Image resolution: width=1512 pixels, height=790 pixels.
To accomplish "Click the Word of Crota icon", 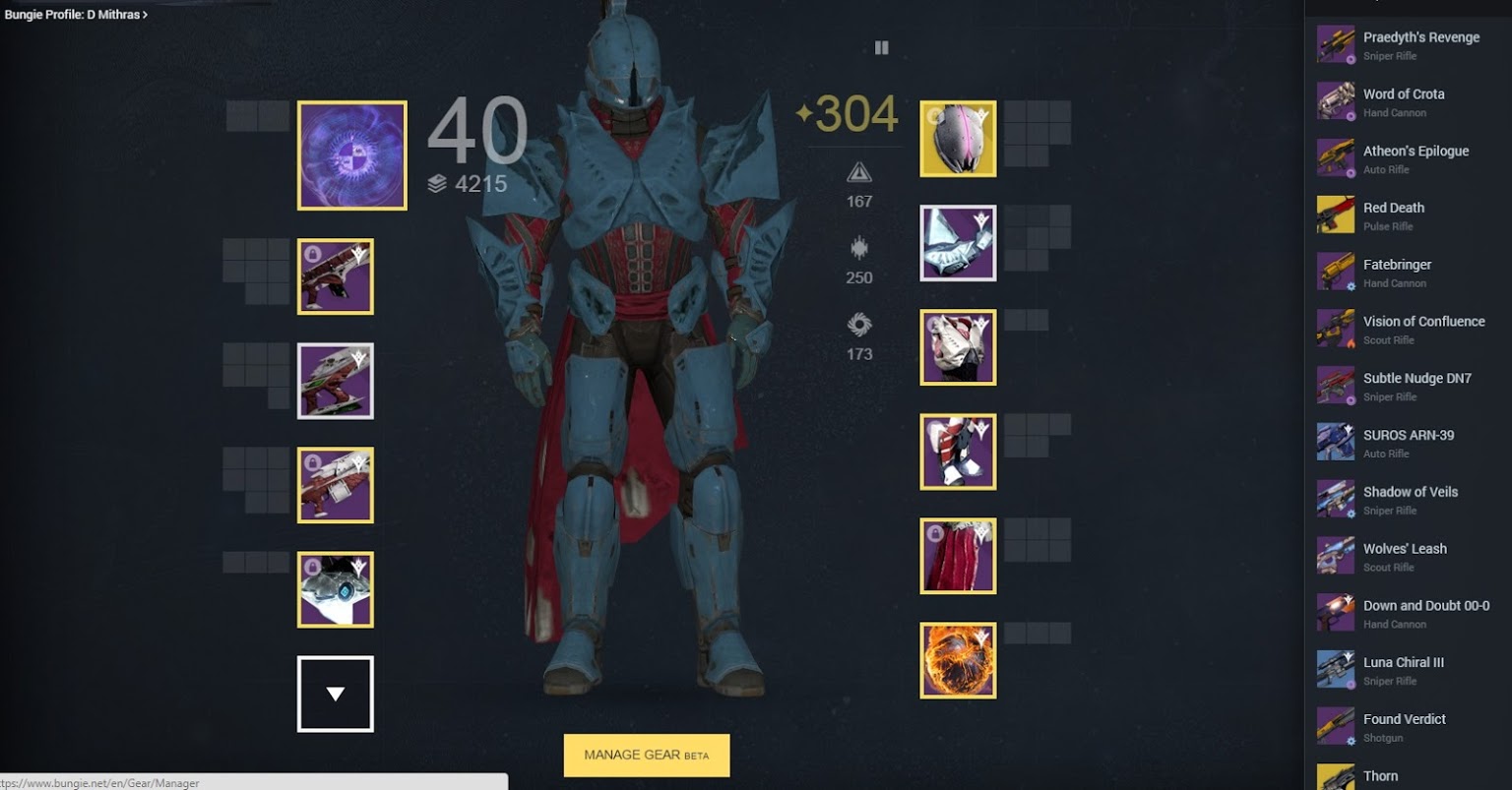I will pos(1335,100).
